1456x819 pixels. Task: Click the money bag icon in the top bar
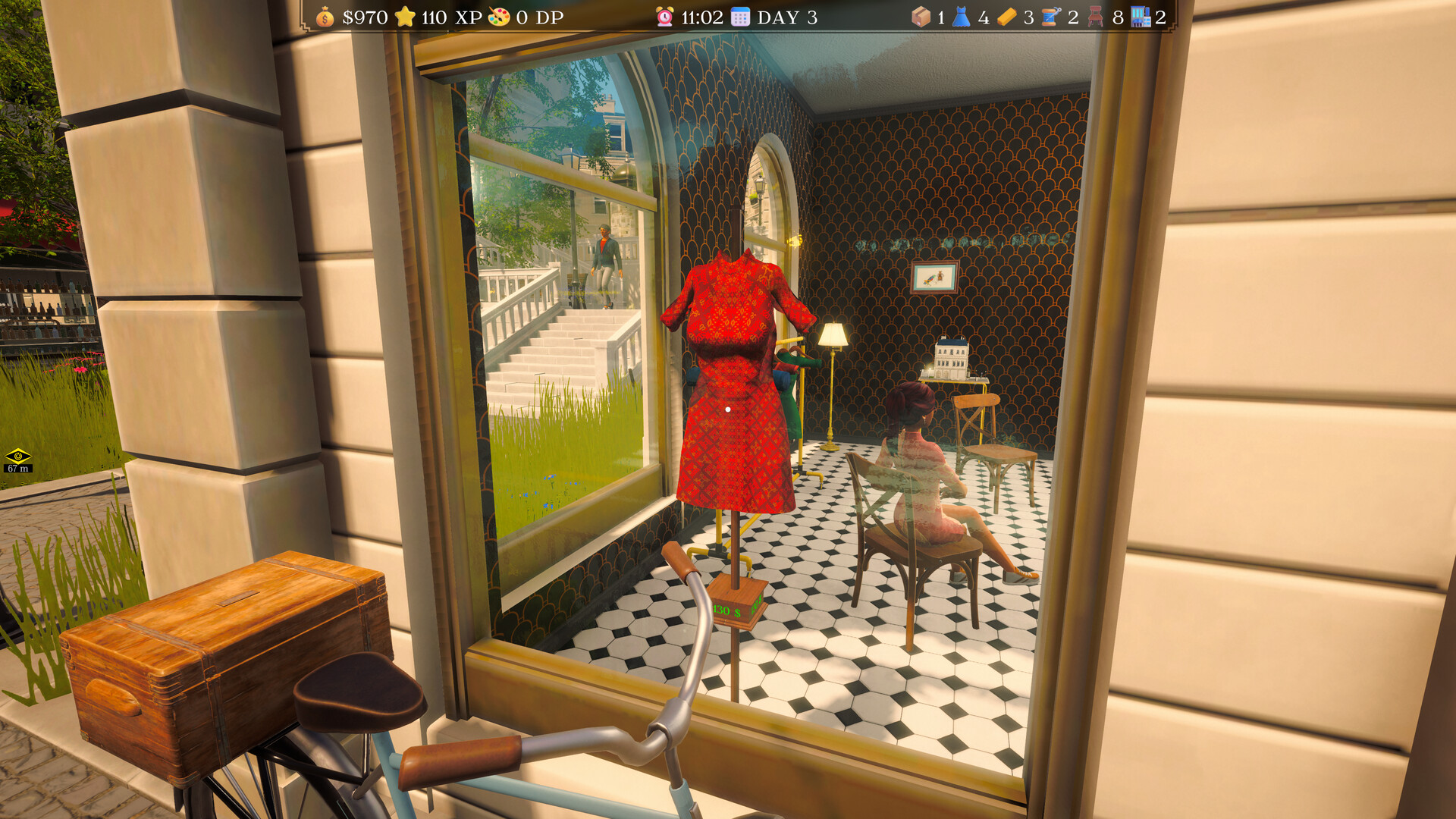click(325, 17)
